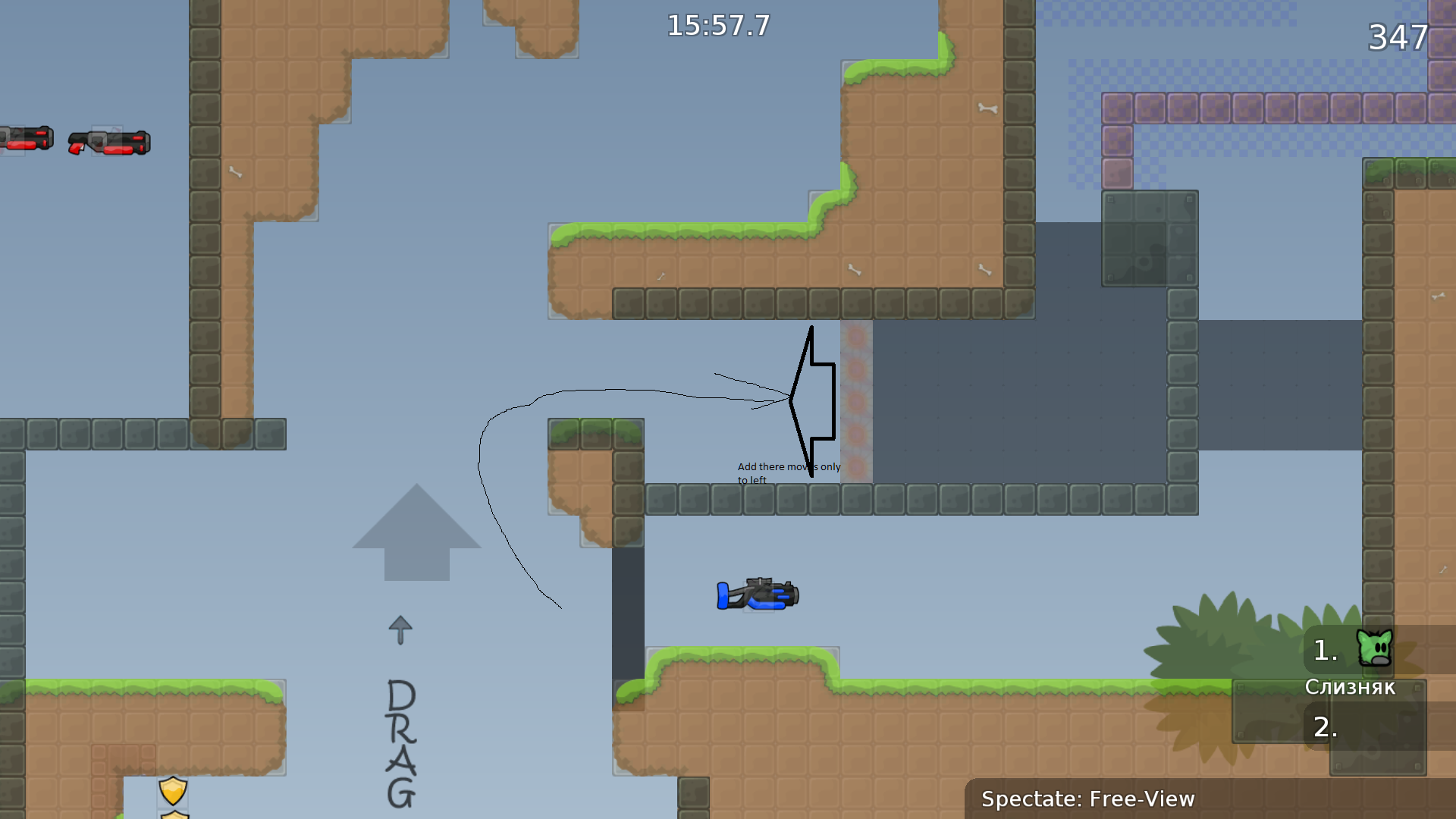The width and height of the screenshot is (1456, 819).
Task: Select the red shotgun weapon pickup
Action: coord(110,143)
